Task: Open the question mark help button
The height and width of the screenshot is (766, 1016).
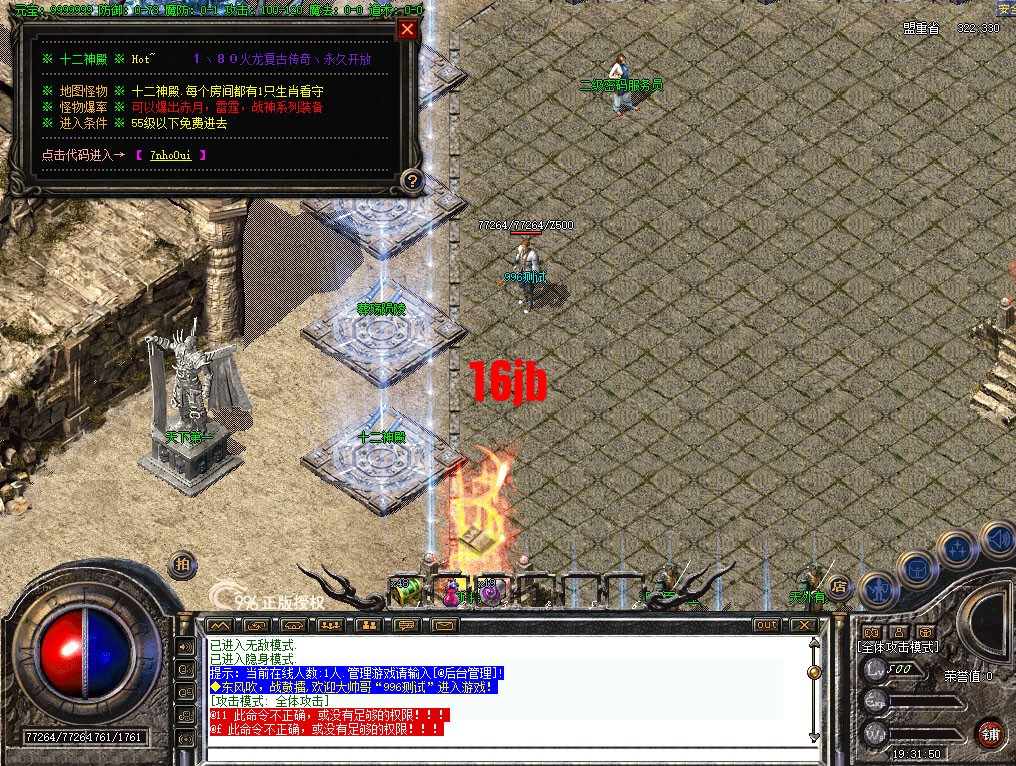Action: 411,181
